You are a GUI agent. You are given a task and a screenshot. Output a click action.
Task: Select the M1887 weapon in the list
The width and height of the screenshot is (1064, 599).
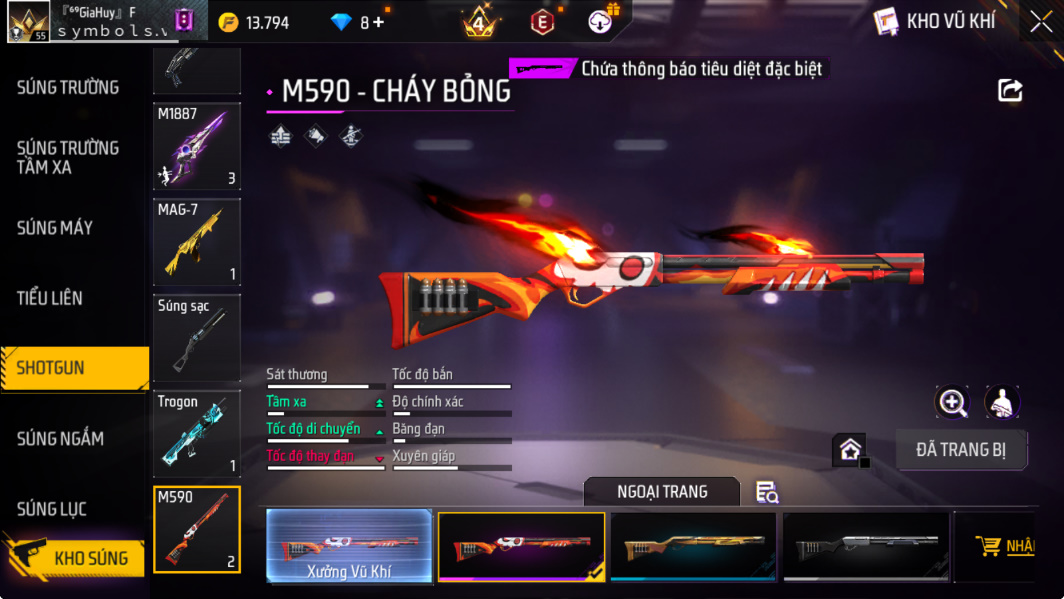tap(197, 146)
